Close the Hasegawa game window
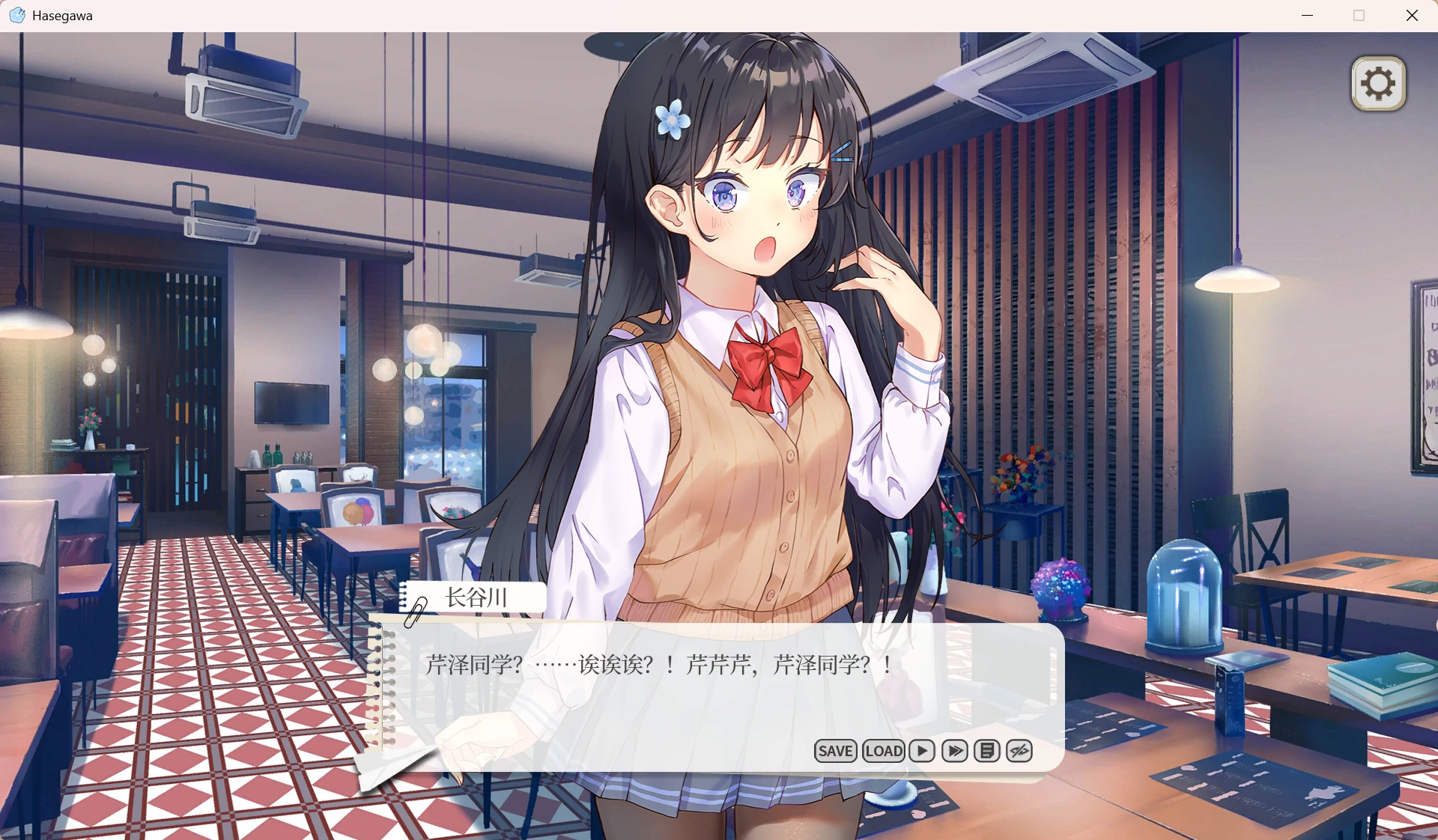This screenshot has width=1438, height=840. tap(1413, 15)
